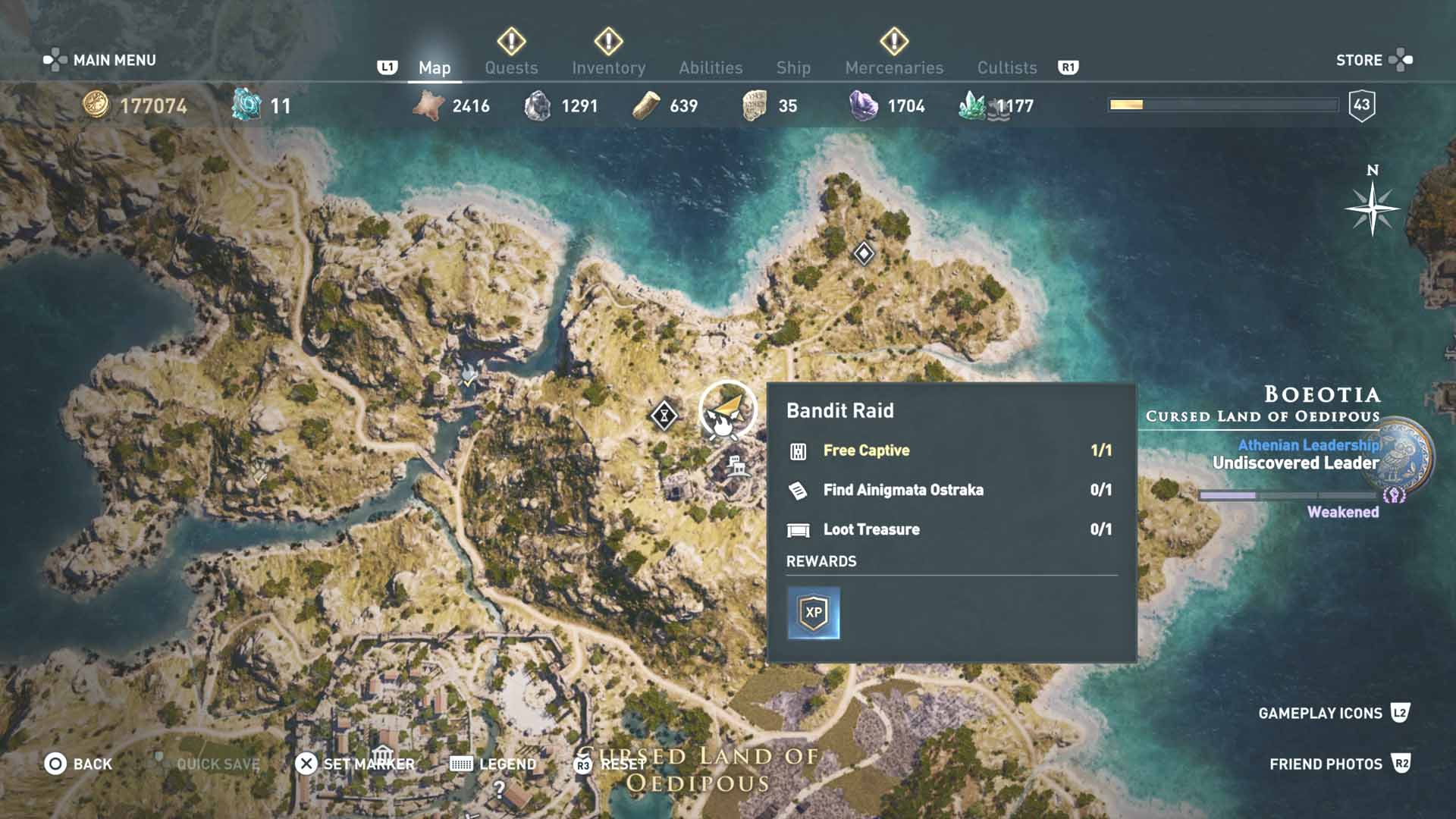This screenshot has width=1456, height=819.
Task: Open the map Legend
Action: pyautogui.click(x=493, y=764)
